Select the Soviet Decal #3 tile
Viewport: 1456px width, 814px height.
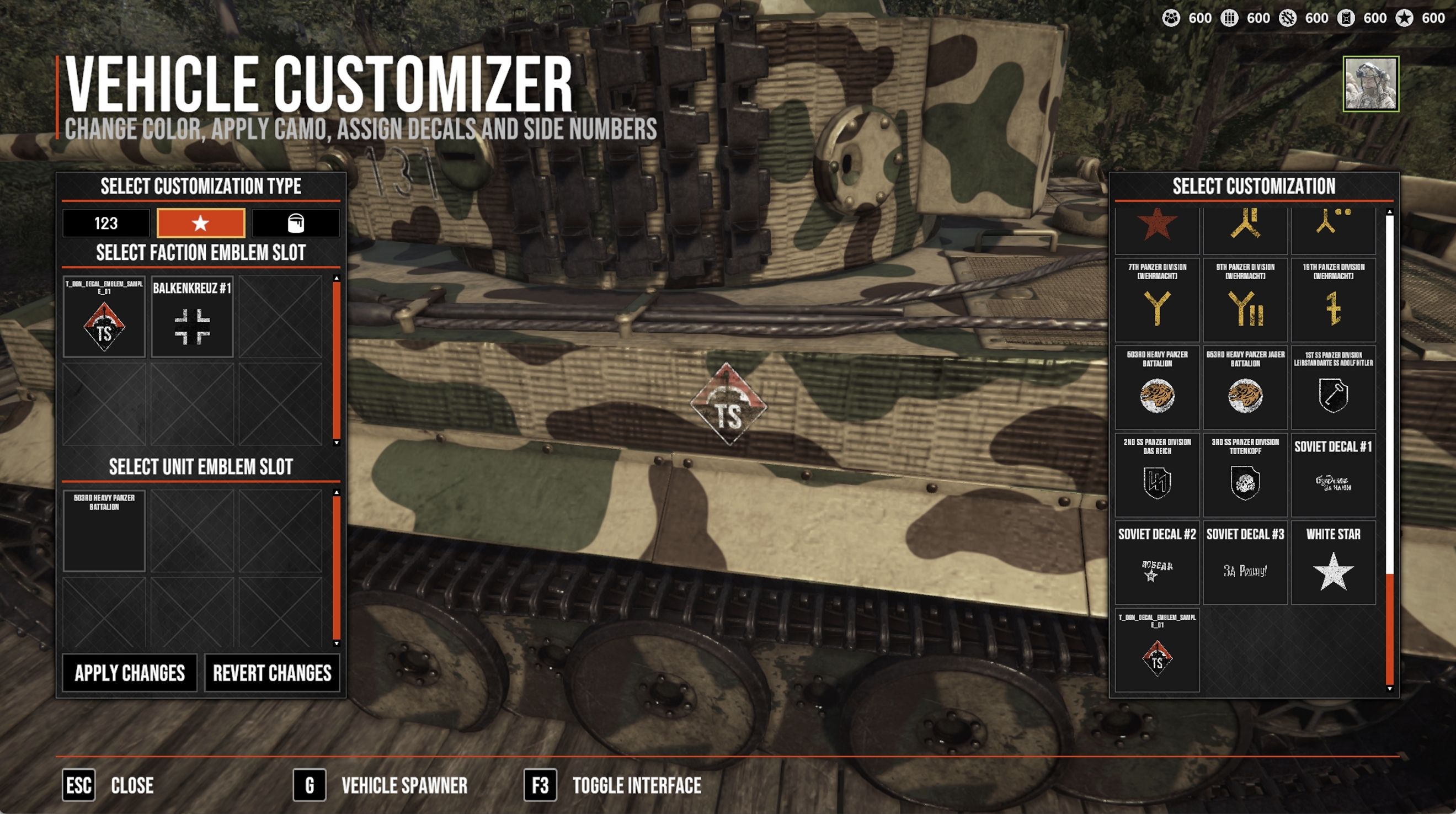click(1245, 563)
